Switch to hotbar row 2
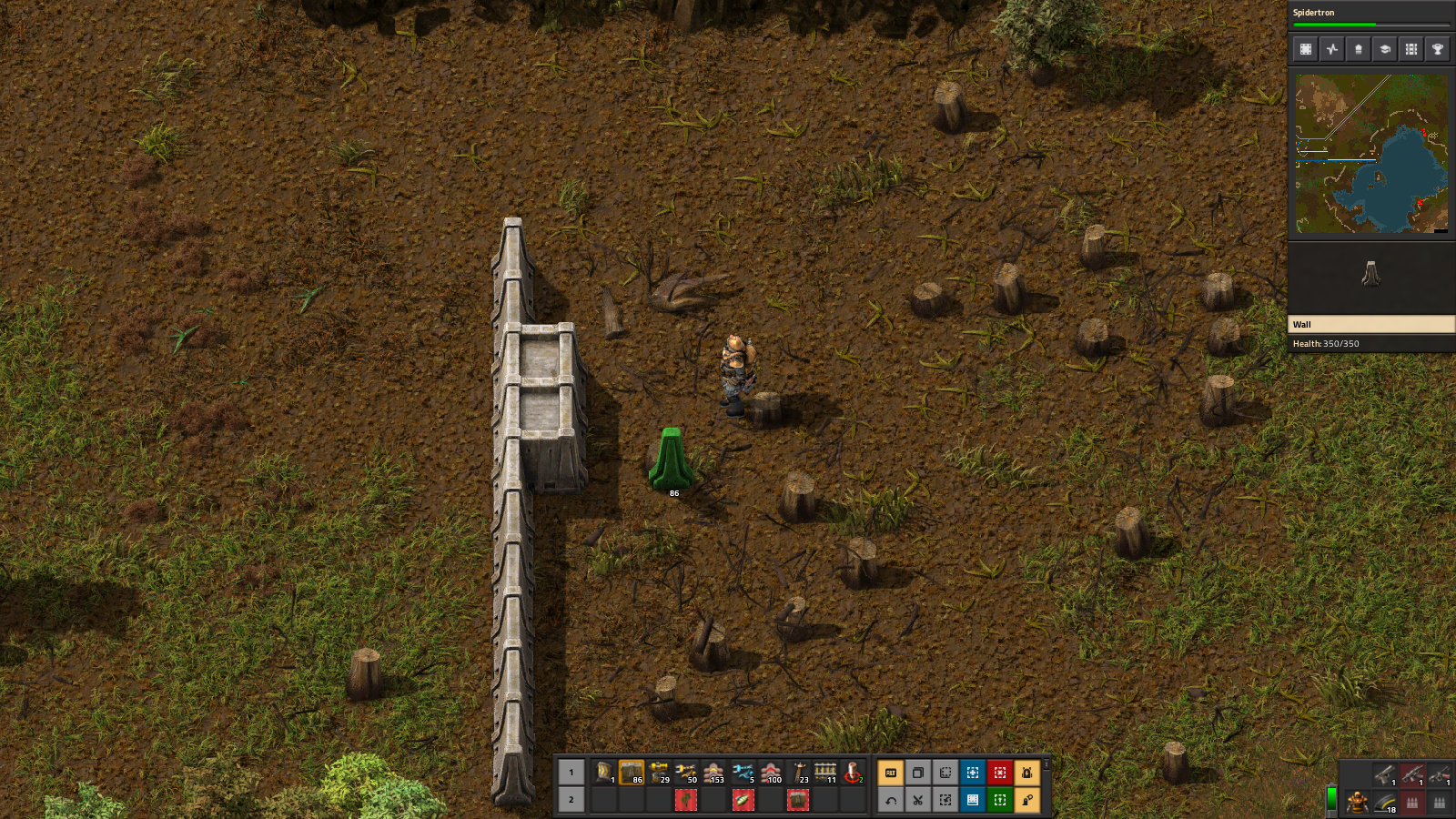This screenshot has height=819, width=1456. click(571, 800)
